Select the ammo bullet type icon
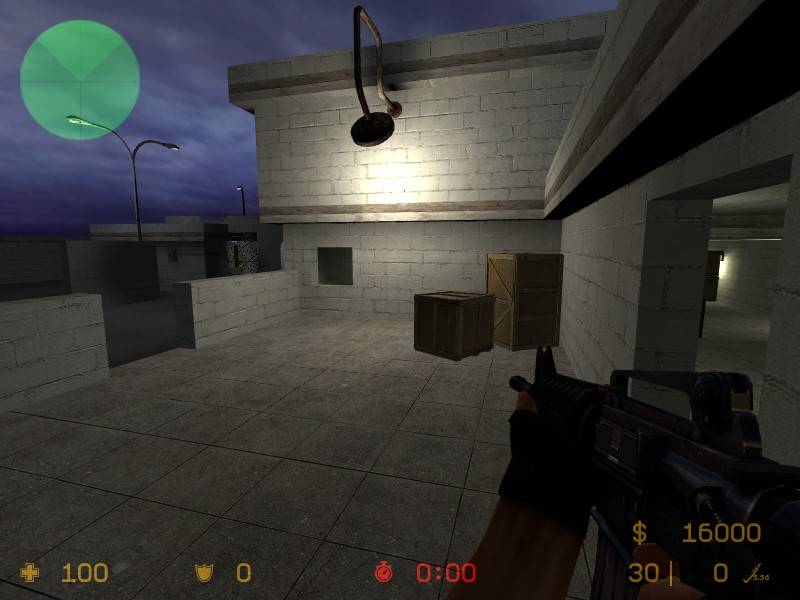Image resolution: width=800 pixels, height=600 pixels. (x=750, y=573)
